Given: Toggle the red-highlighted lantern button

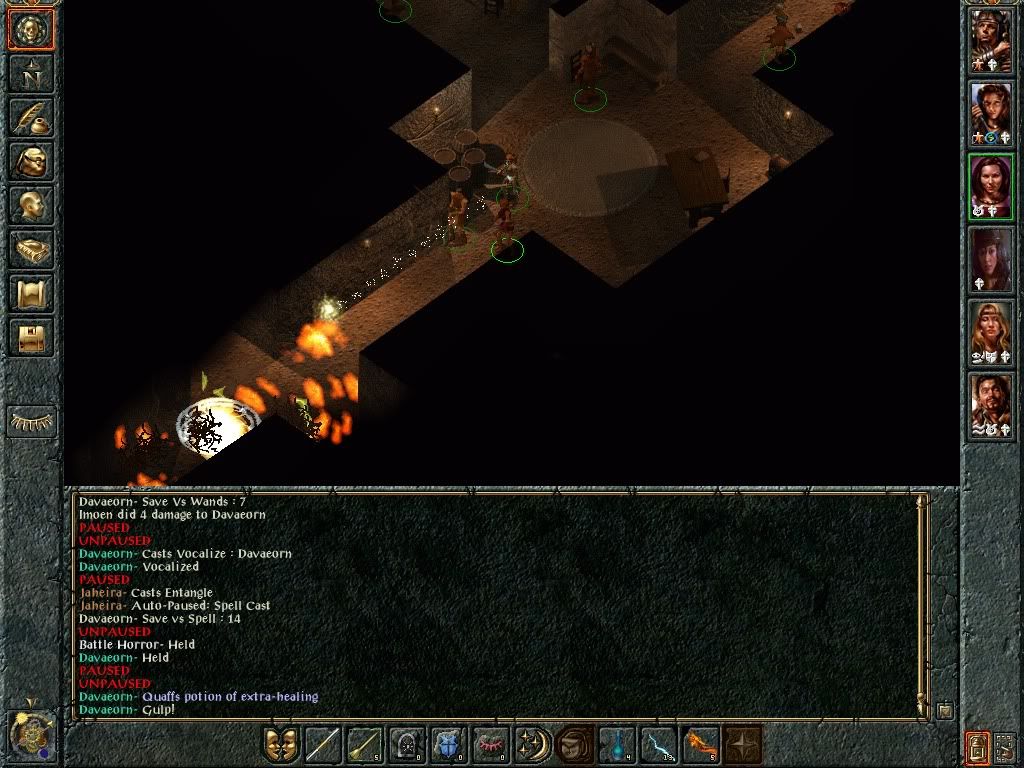Looking at the screenshot, I should coord(977,745).
